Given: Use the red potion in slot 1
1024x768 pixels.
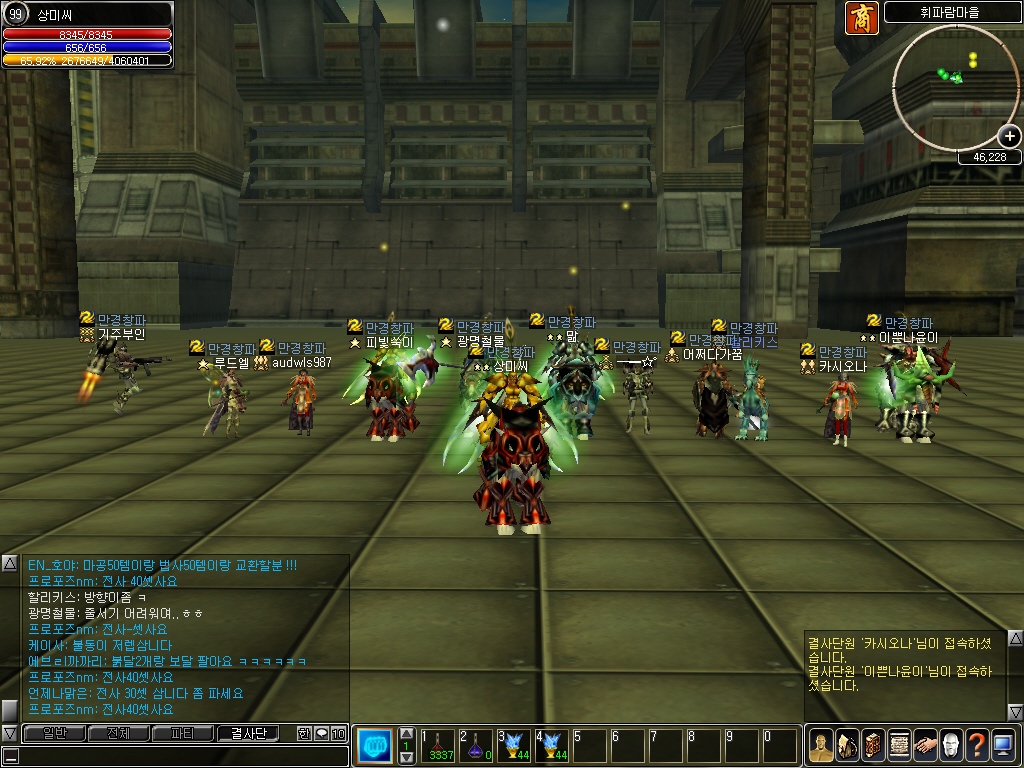Looking at the screenshot, I should (x=440, y=745).
